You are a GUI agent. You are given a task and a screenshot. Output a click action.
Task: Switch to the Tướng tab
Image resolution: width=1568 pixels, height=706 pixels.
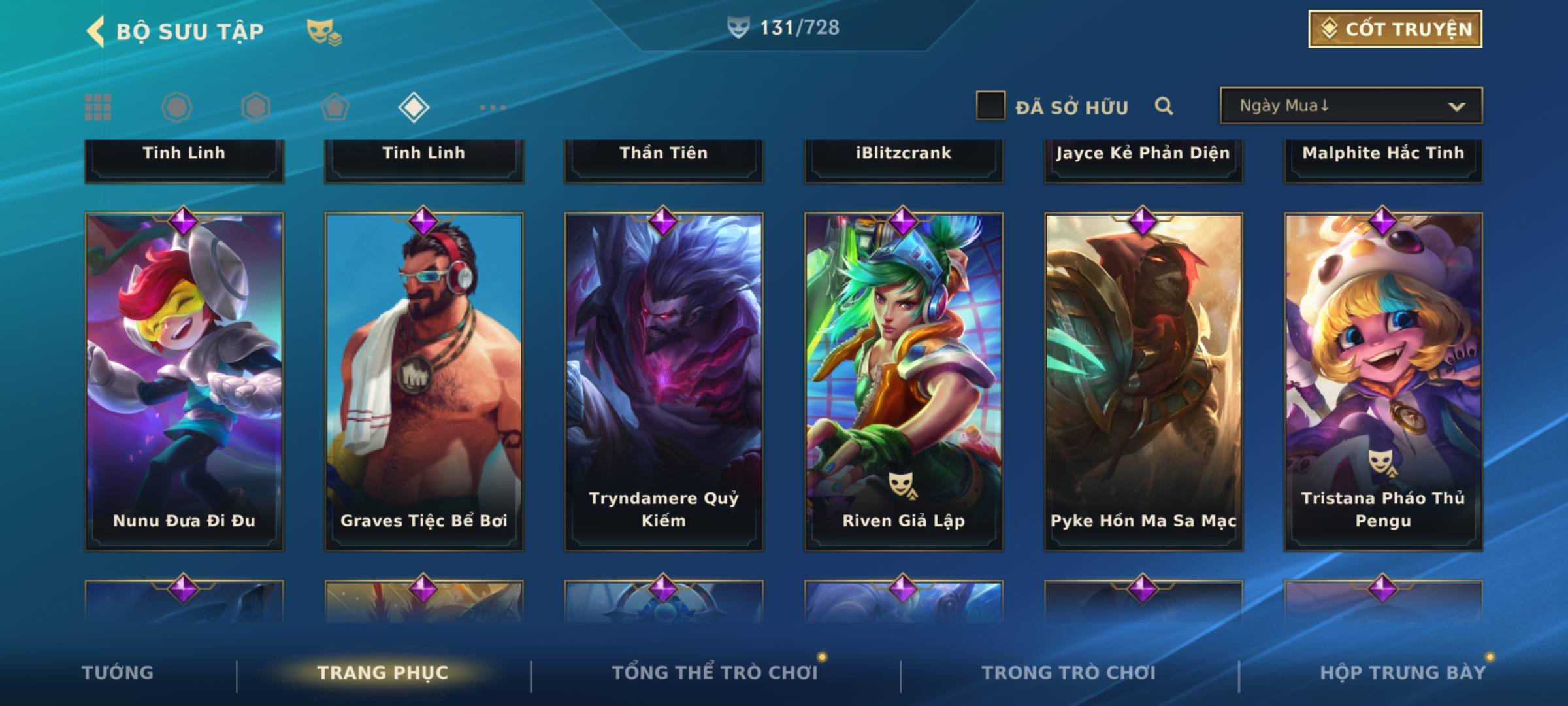[x=118, y=673]
